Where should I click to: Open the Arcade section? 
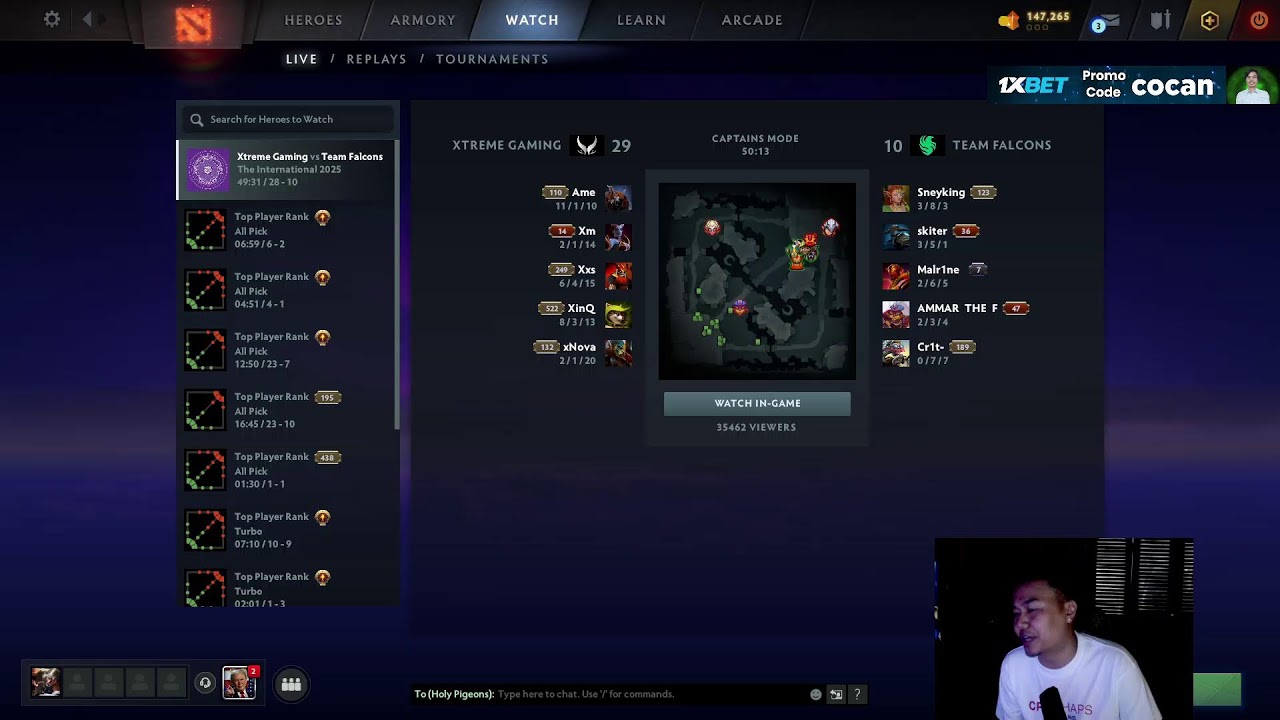[x=752, y=20]
